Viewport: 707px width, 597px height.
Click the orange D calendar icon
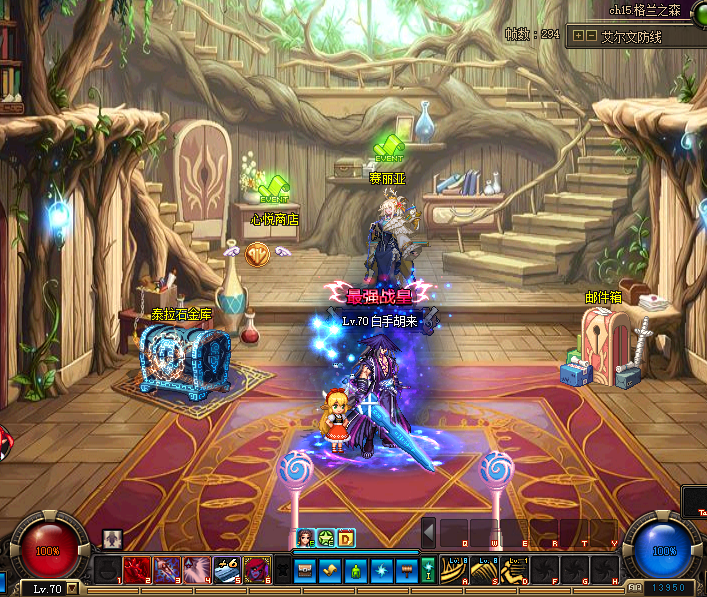pyautogui.click(x=346, y=538)
